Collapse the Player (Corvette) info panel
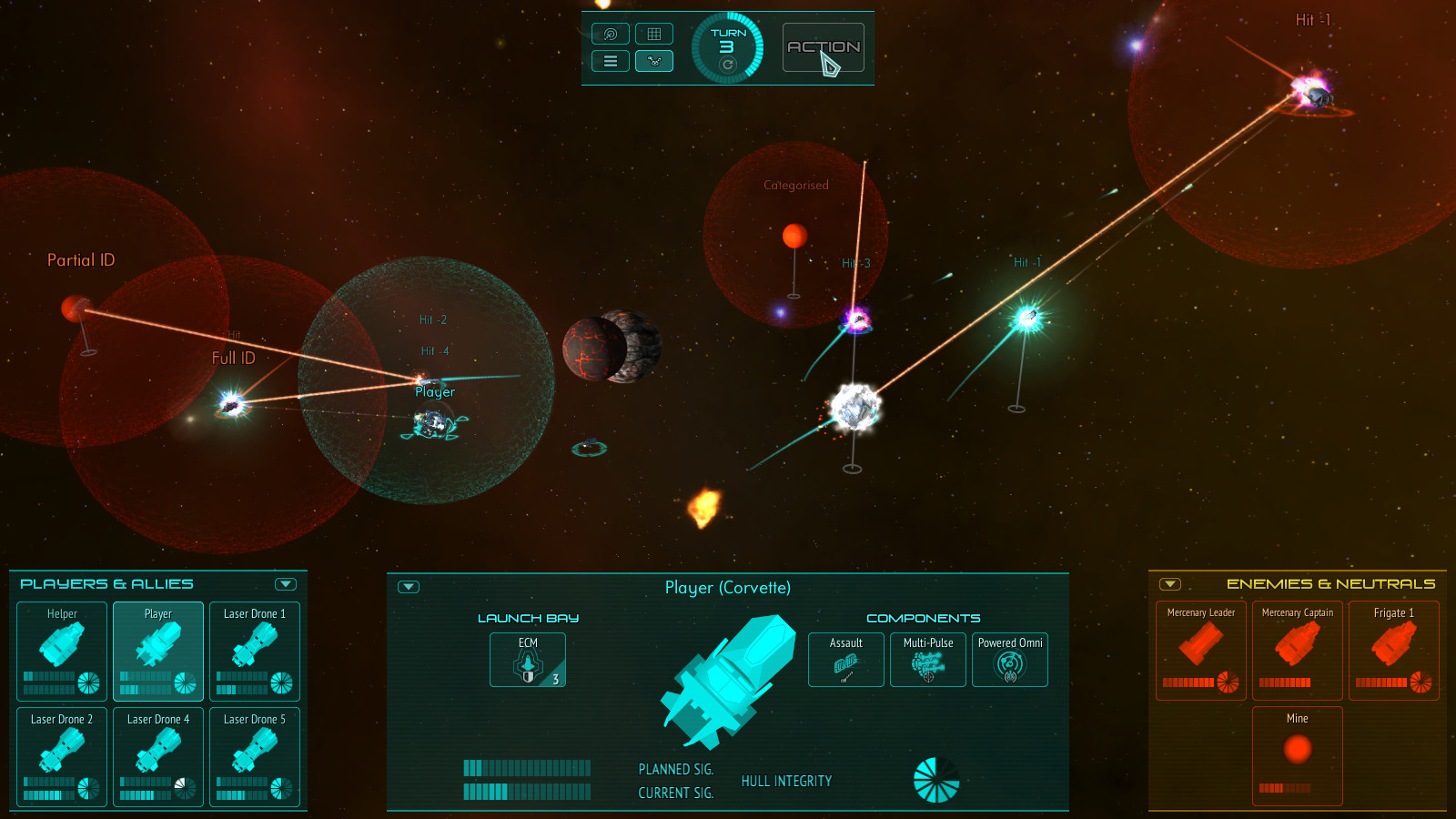Image resolution: width=1456 pixels, height=819 pixels. coord(408,587)
